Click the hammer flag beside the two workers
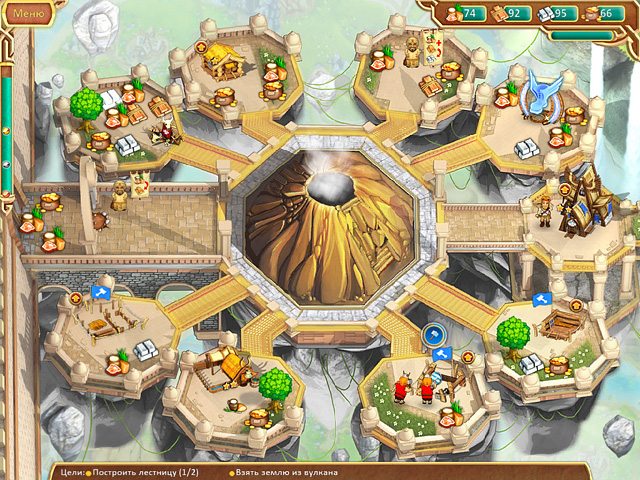The height and width of the screenshot is (480, 640). click(441, 354)
